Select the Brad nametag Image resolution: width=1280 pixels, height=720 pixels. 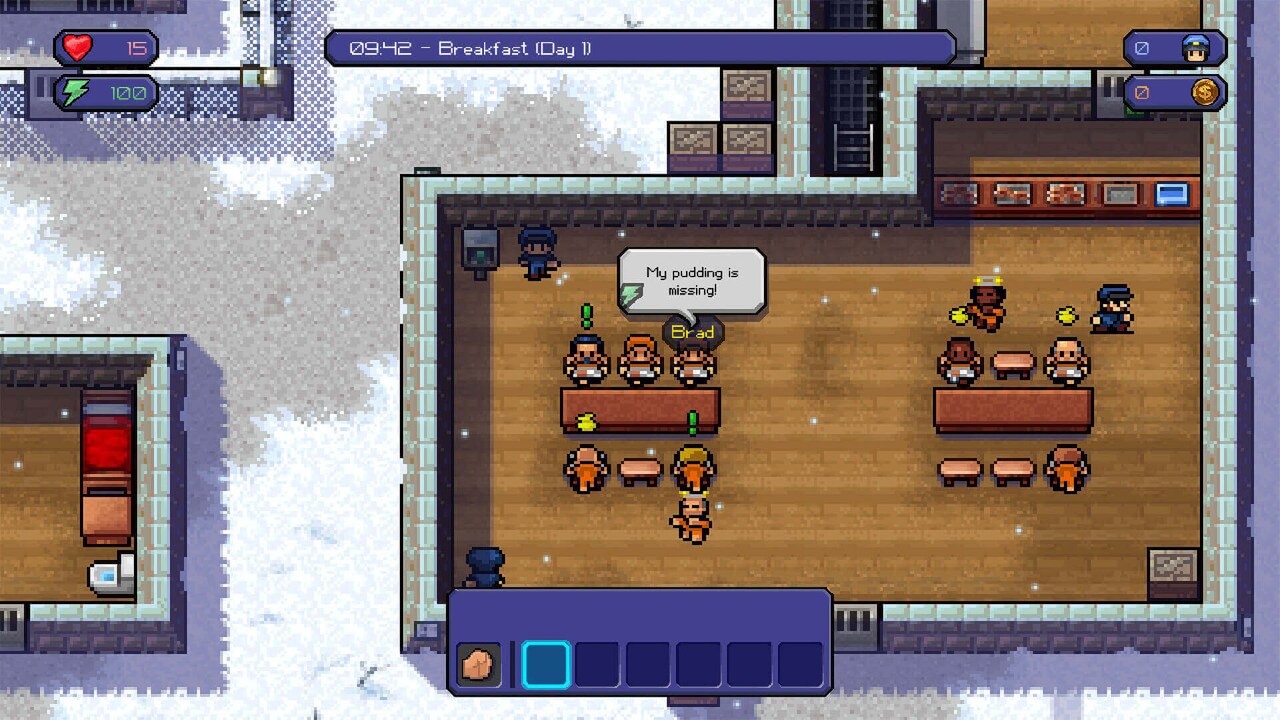[x=693, y=331]
